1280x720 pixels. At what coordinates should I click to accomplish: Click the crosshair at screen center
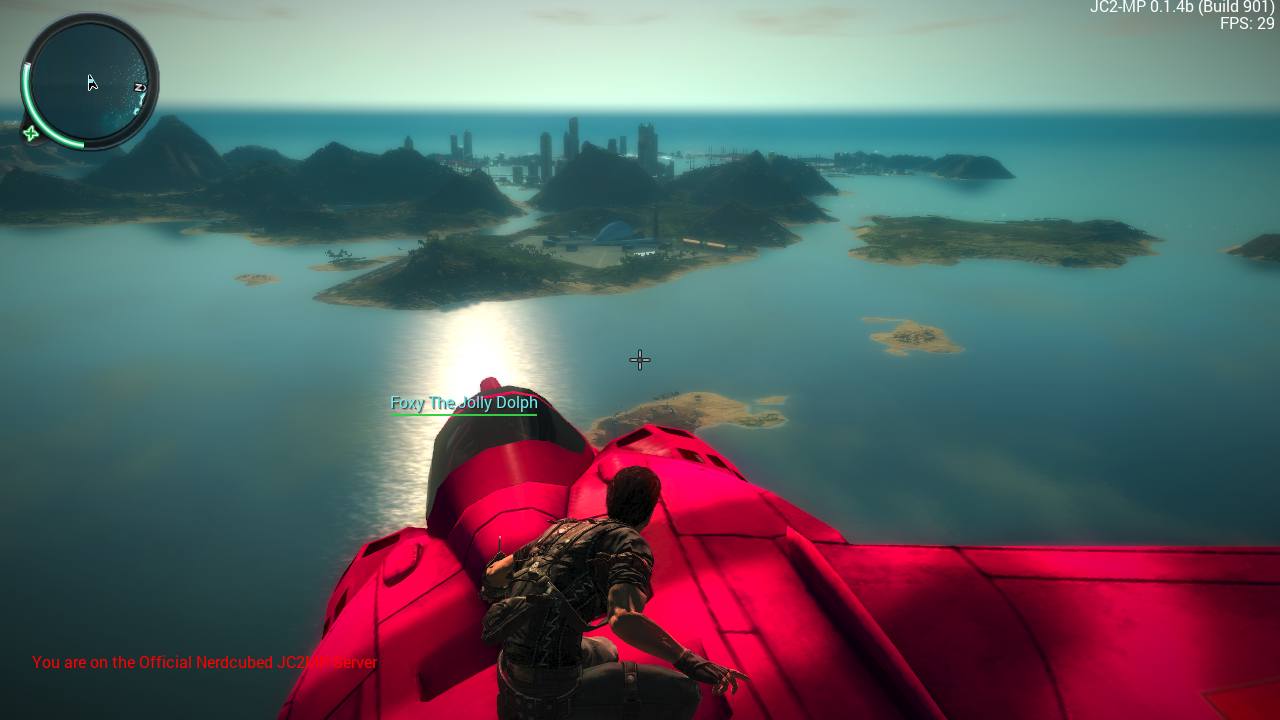tap(639, 360)
